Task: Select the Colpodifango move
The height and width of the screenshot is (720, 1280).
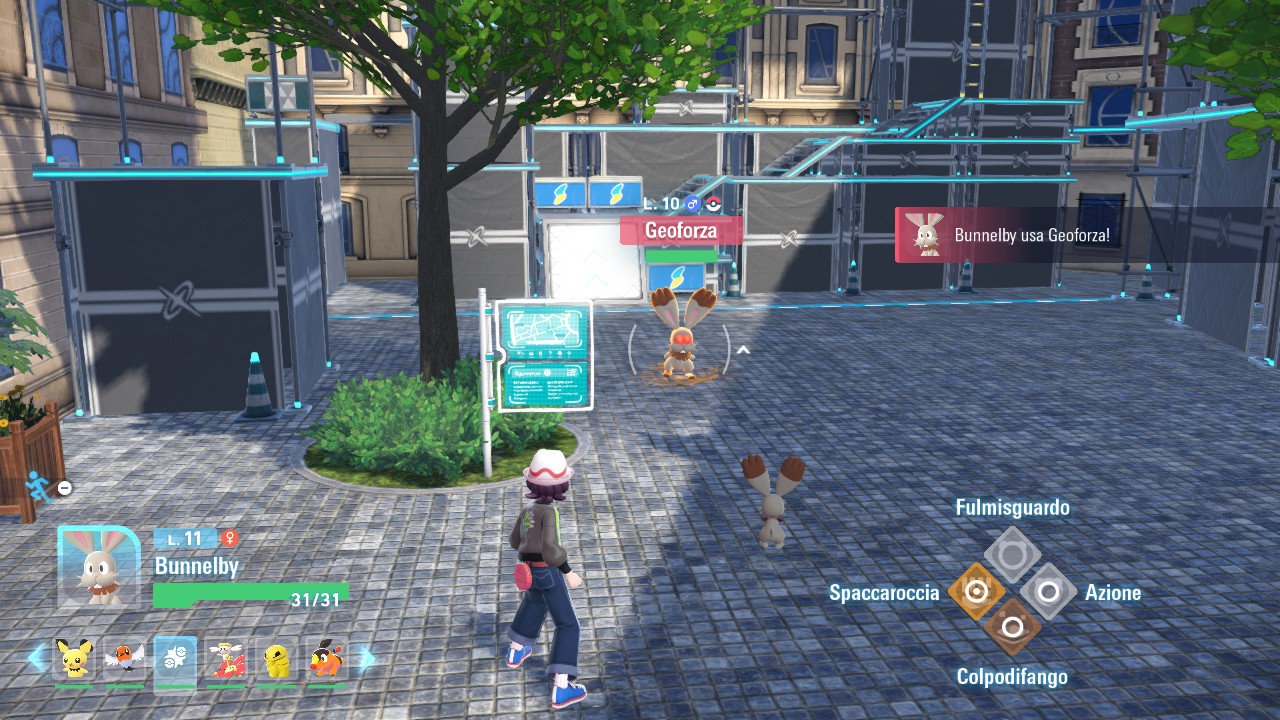Action: (x=1012, y=628)
